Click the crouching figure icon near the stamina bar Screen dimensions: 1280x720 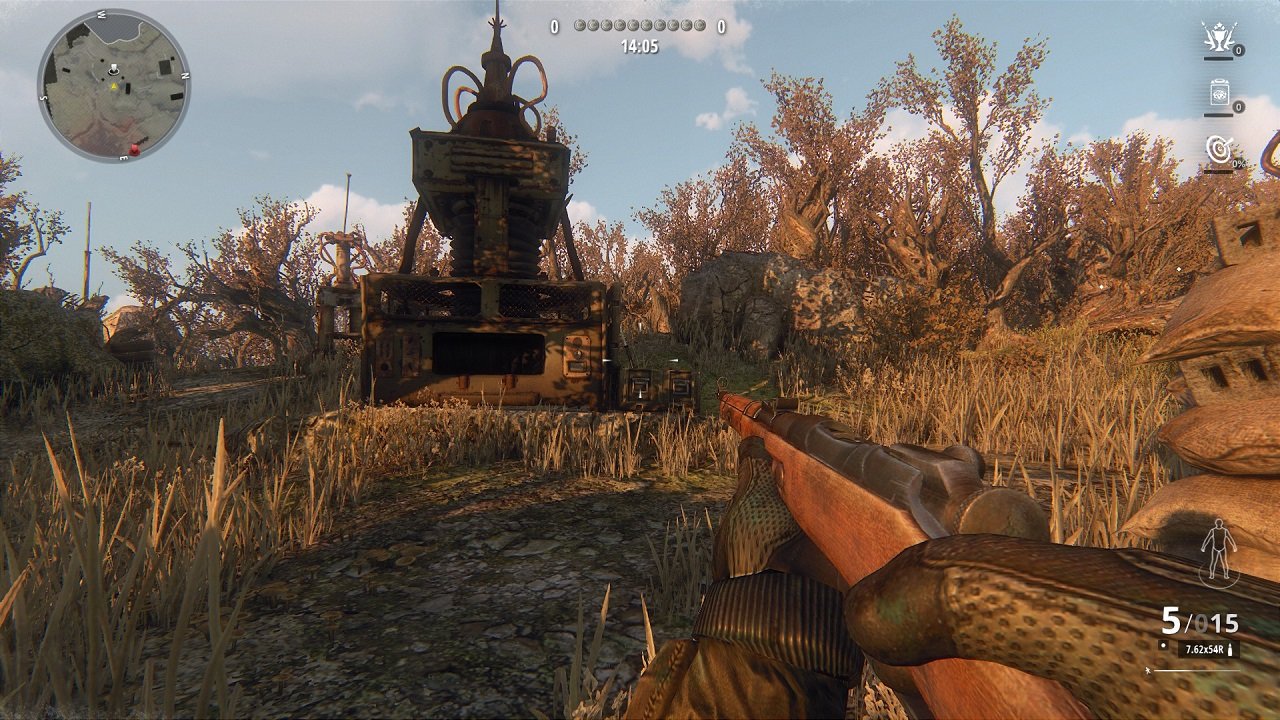1148,672
